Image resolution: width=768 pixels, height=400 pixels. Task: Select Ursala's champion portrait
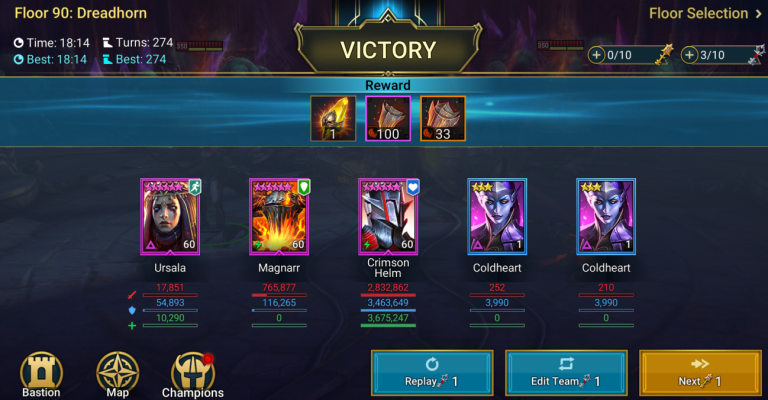point(170,216)
